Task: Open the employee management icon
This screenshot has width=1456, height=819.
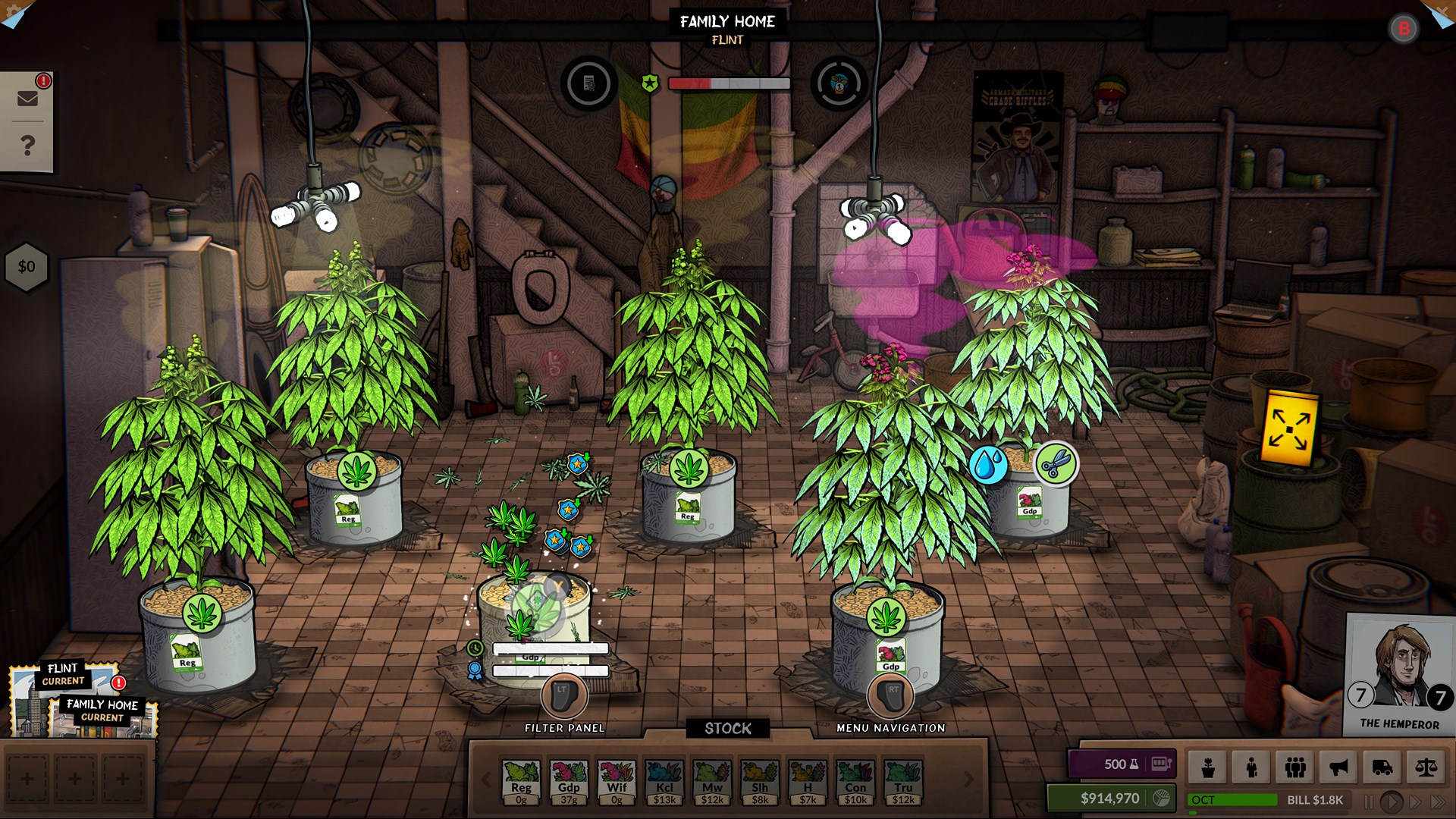Action: tap(1251, 767)
